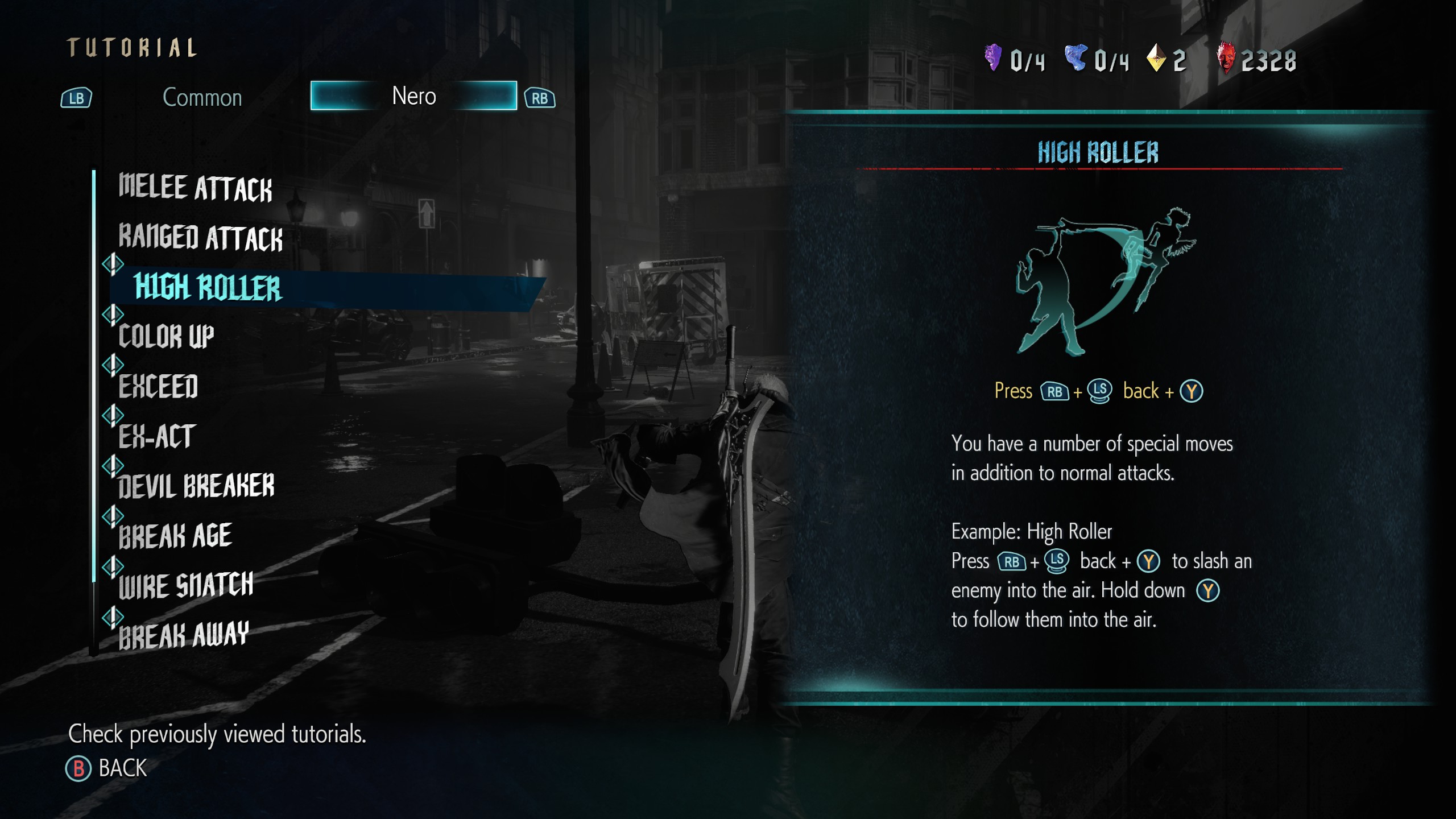The height and width of the screenshot is (819, 1456).
Task: Open the Exceed tutorial entry
Action: point(158,387)
